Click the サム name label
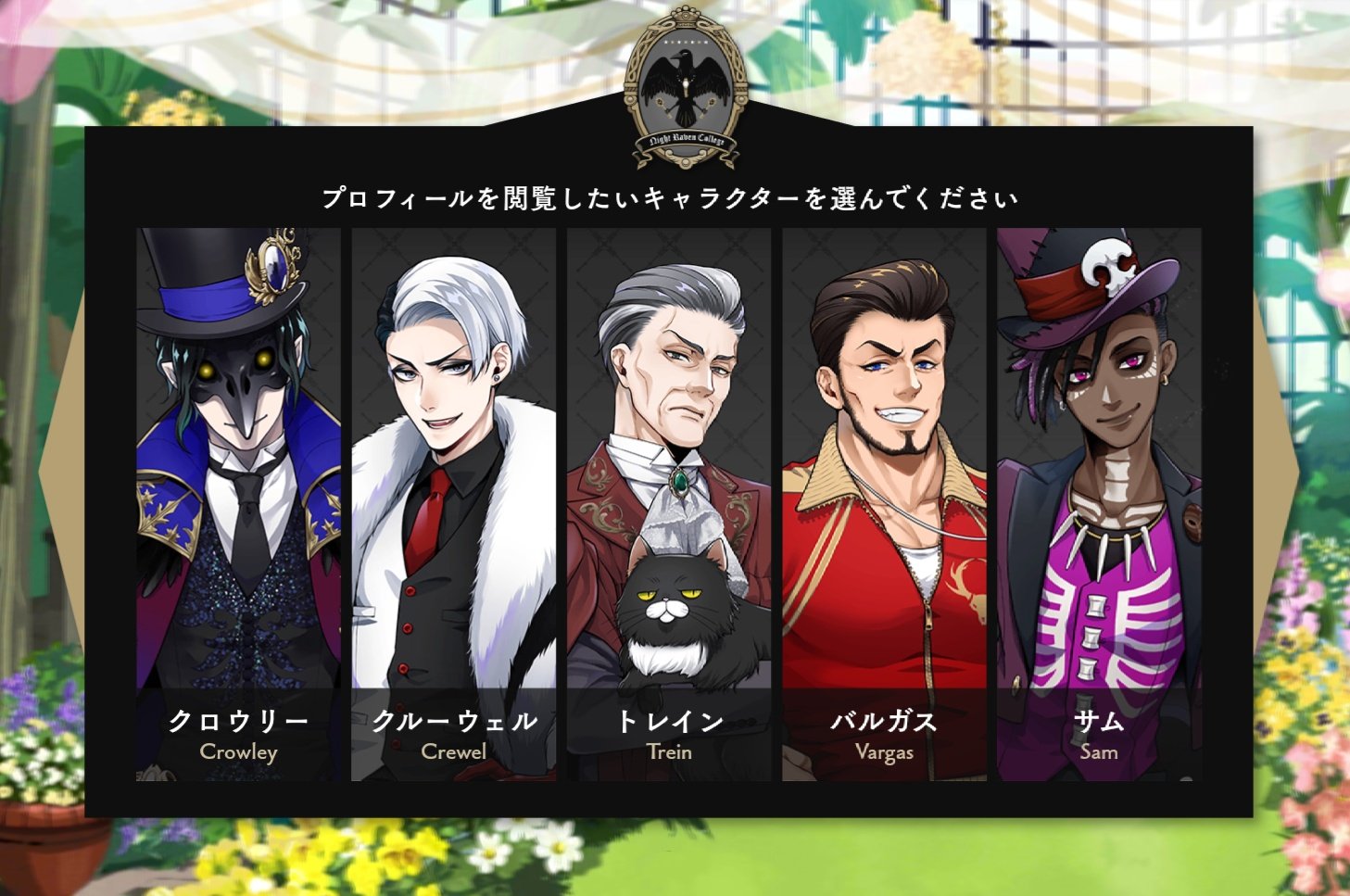The width and height of the screenshot is (1350, 896). [1099, 721]
